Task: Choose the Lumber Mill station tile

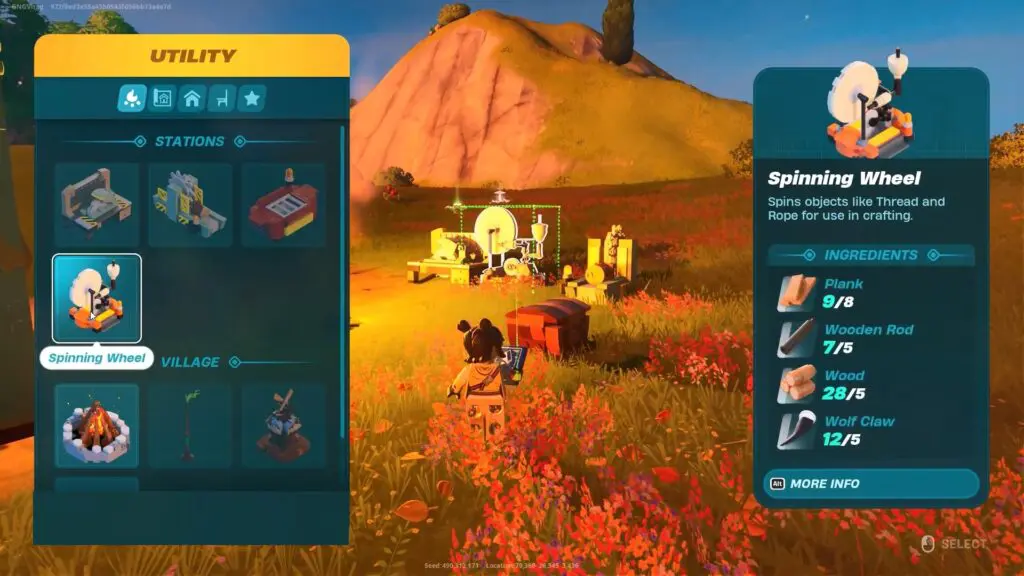Action: pos(190,205)
